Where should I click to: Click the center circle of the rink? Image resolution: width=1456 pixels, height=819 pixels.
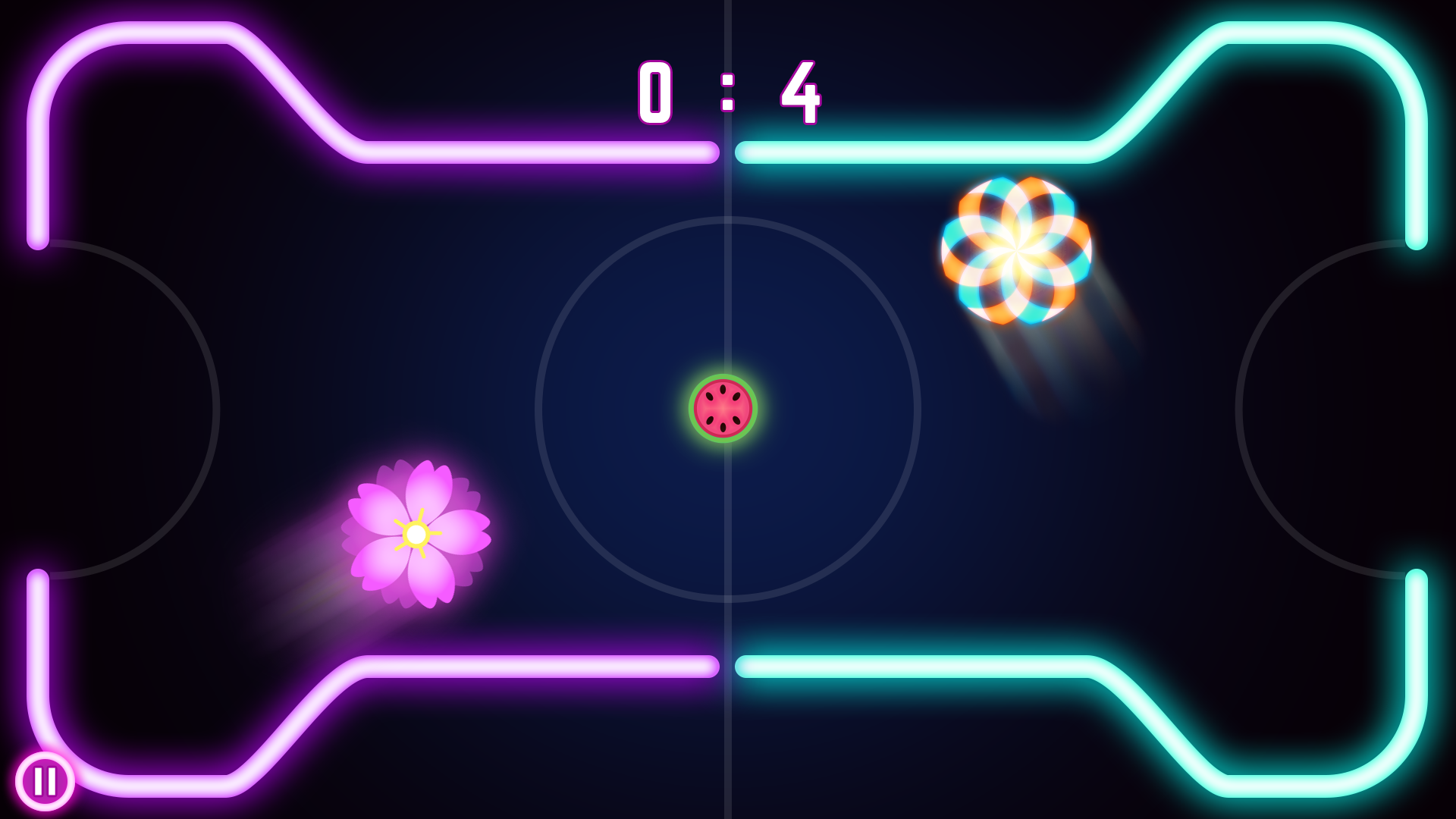(x=728, y=409)
